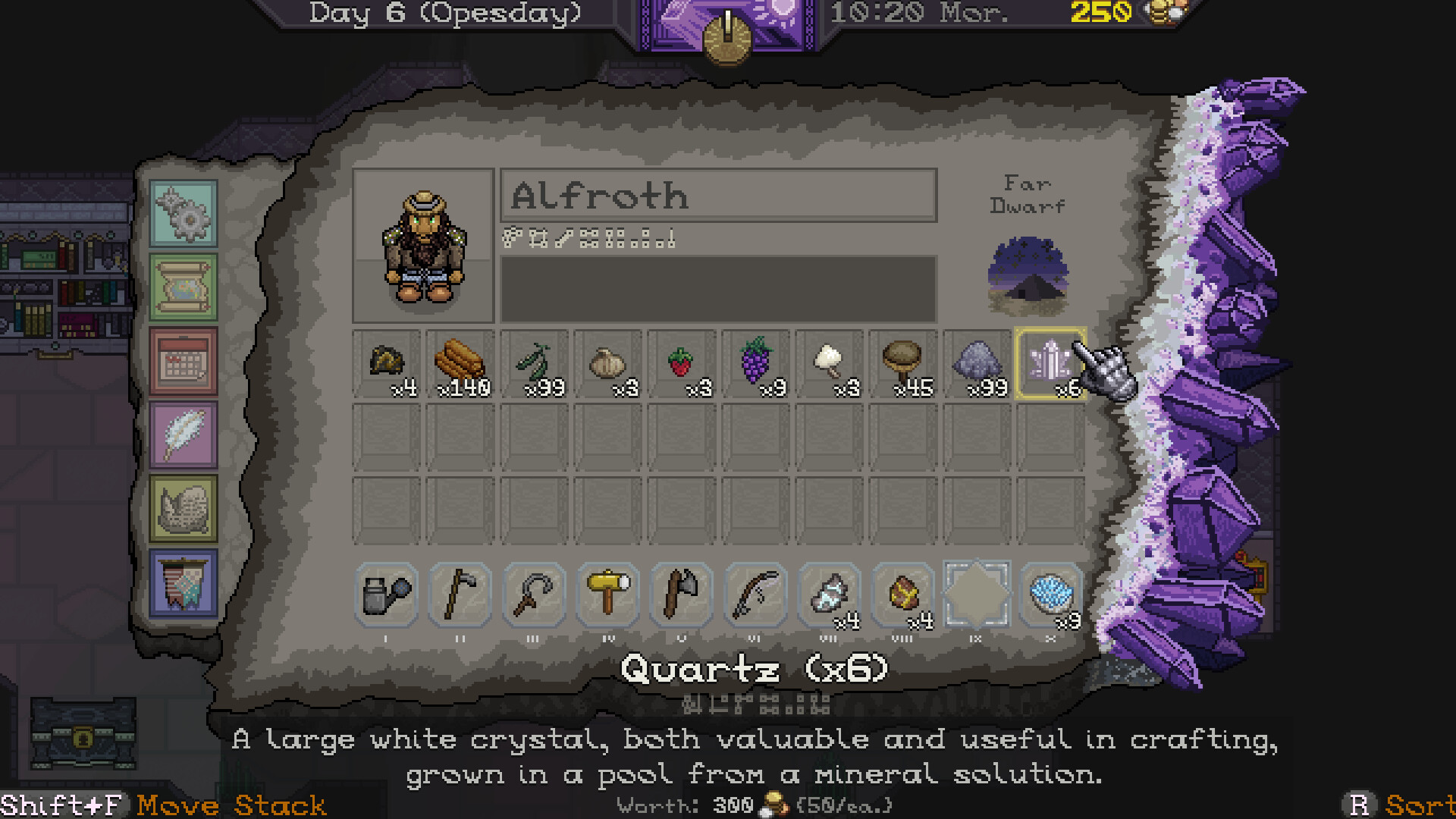The image size is (1456, 819).
Task: Equip the fishing rod in hotbar slot VI
Action: coord(755,595)
